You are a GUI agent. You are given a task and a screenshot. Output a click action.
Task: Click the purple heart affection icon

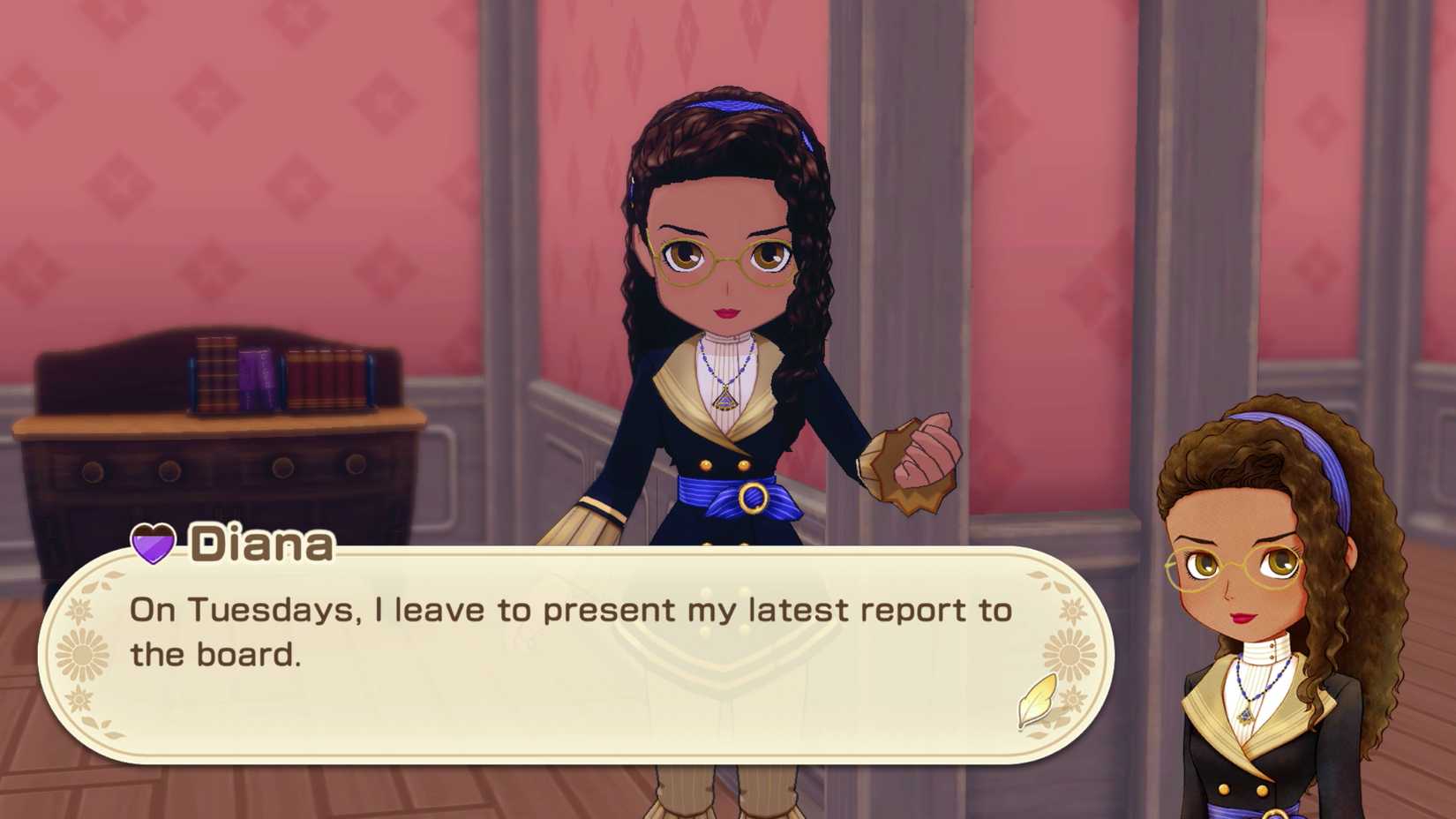pyautogui.click(x=153, y=543)
